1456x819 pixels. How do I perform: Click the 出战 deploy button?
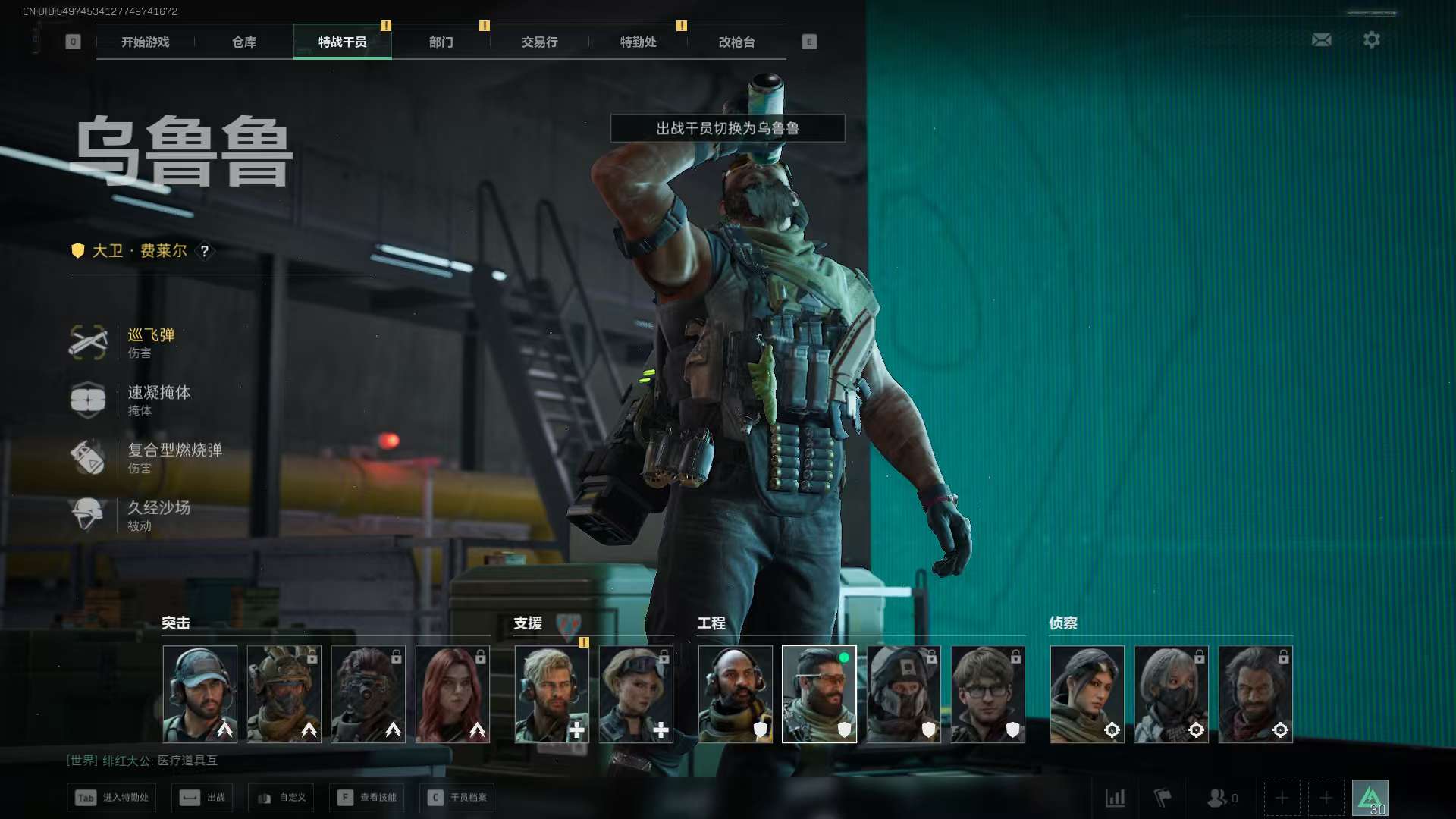tap(202, 798)
